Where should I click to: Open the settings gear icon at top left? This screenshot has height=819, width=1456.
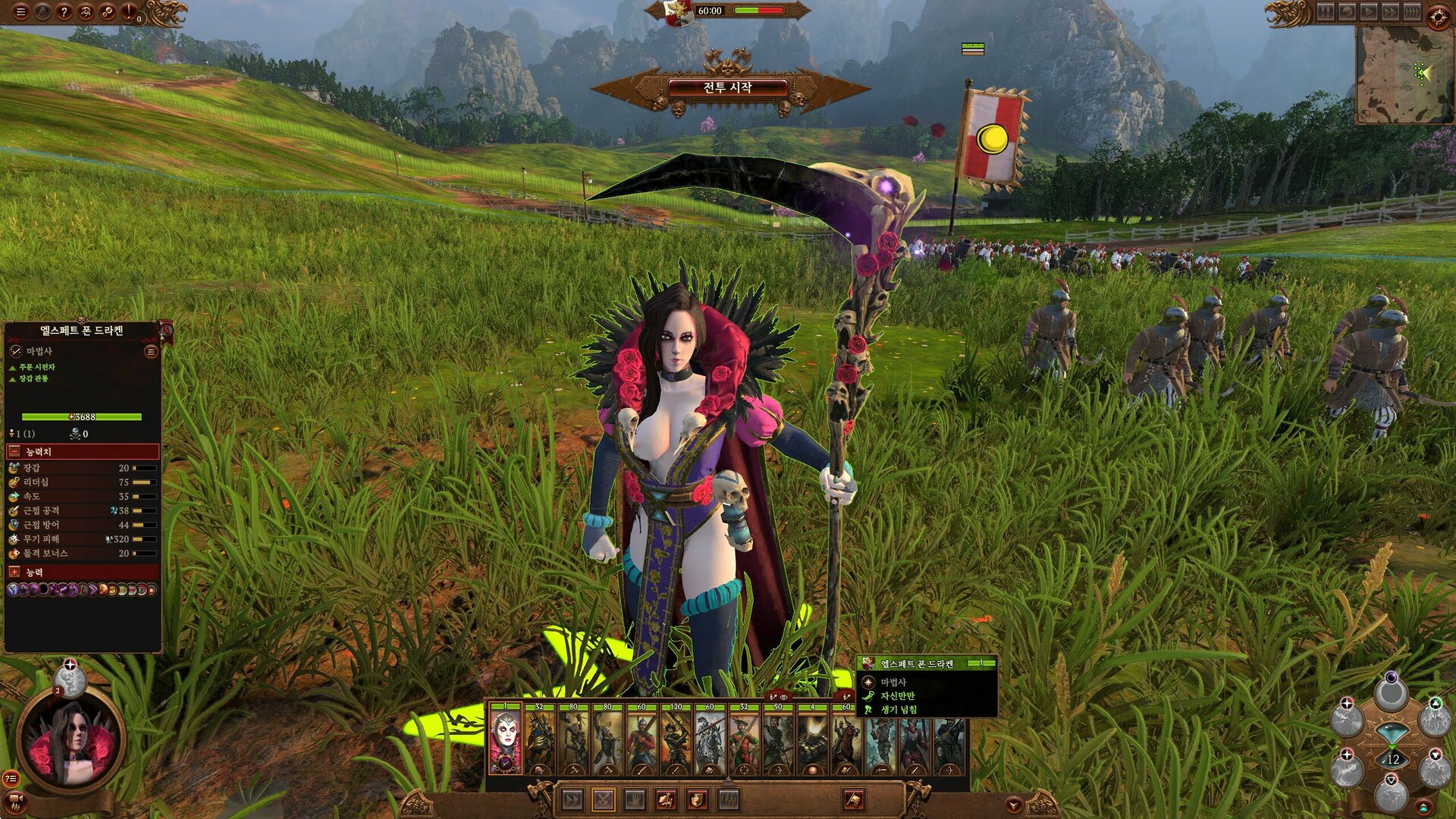click(107, 11)
